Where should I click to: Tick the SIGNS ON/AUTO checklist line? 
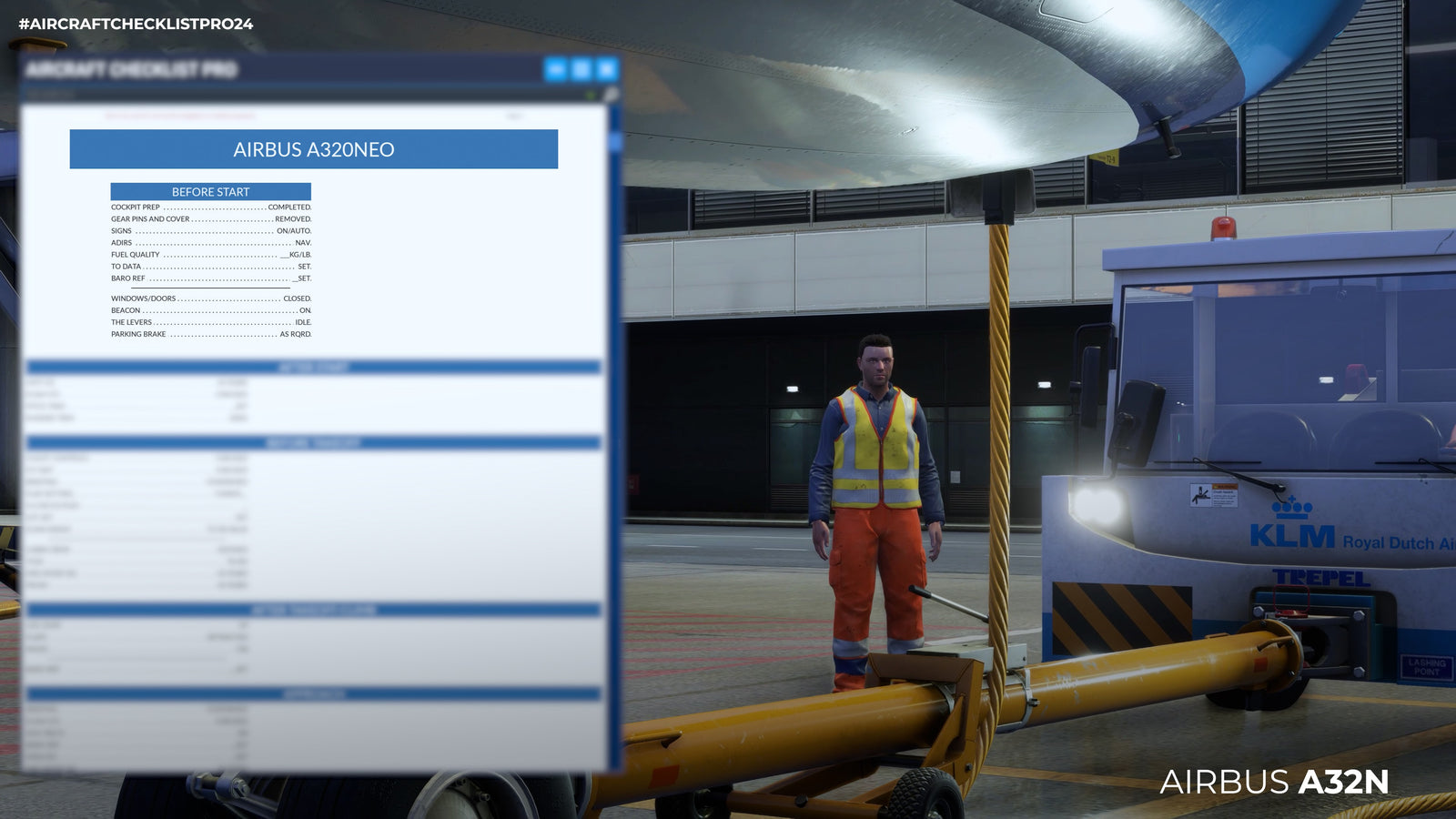pyautogui.click(x=211, y=232)
